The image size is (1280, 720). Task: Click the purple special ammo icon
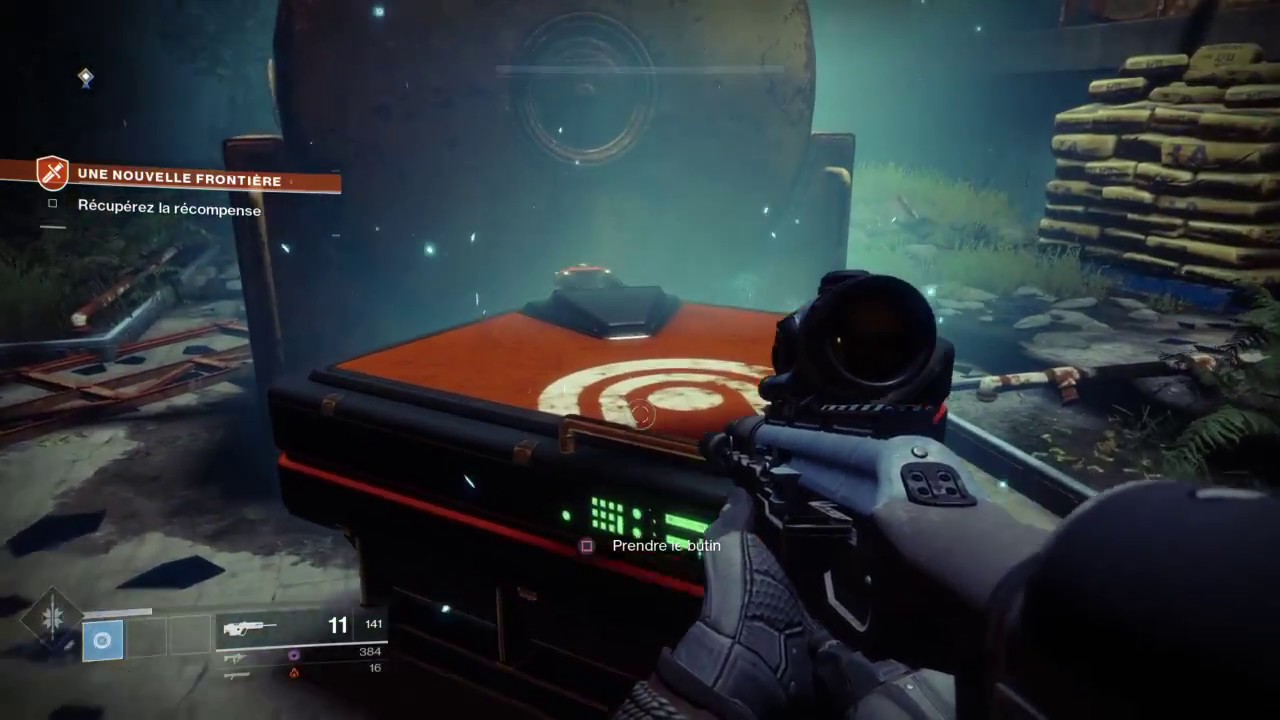click(x=293, y=654)
